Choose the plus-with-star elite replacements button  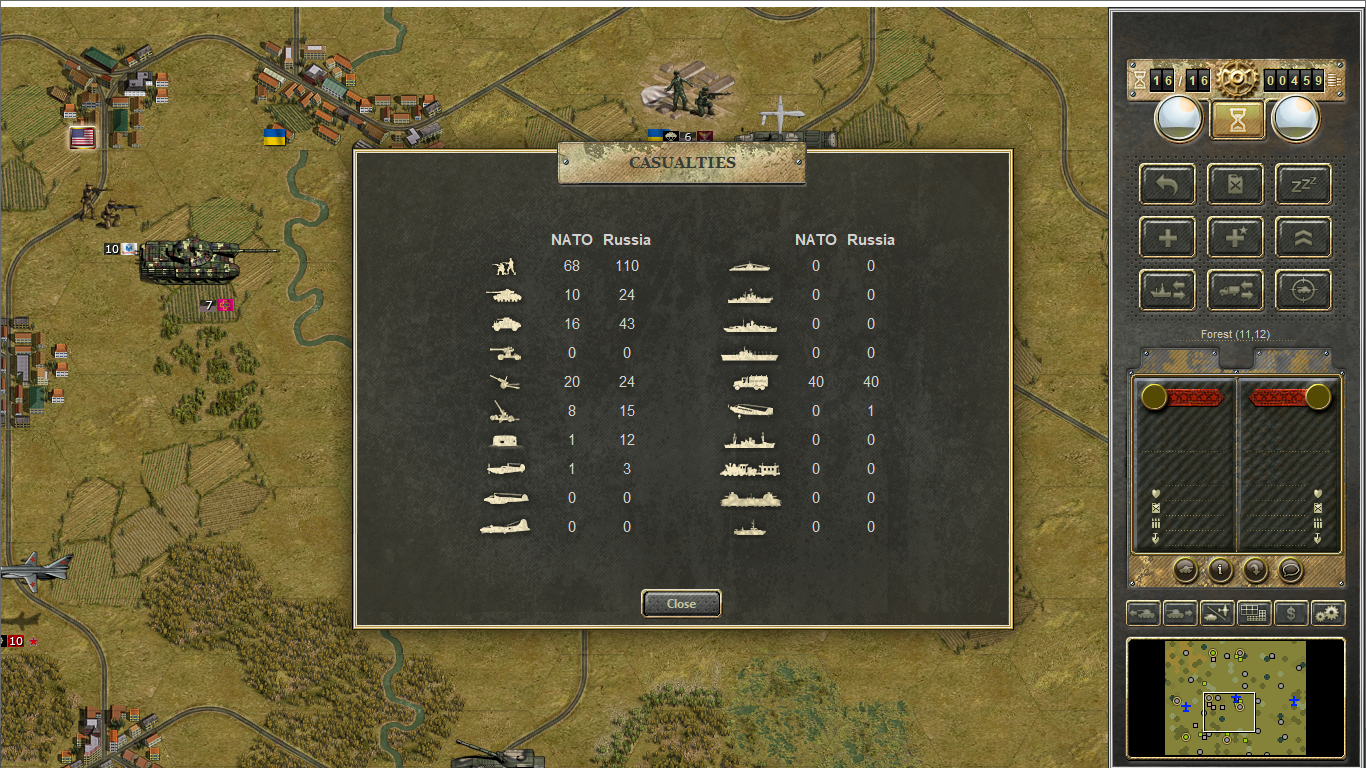pyautogui.click(x=1236, y=238)
